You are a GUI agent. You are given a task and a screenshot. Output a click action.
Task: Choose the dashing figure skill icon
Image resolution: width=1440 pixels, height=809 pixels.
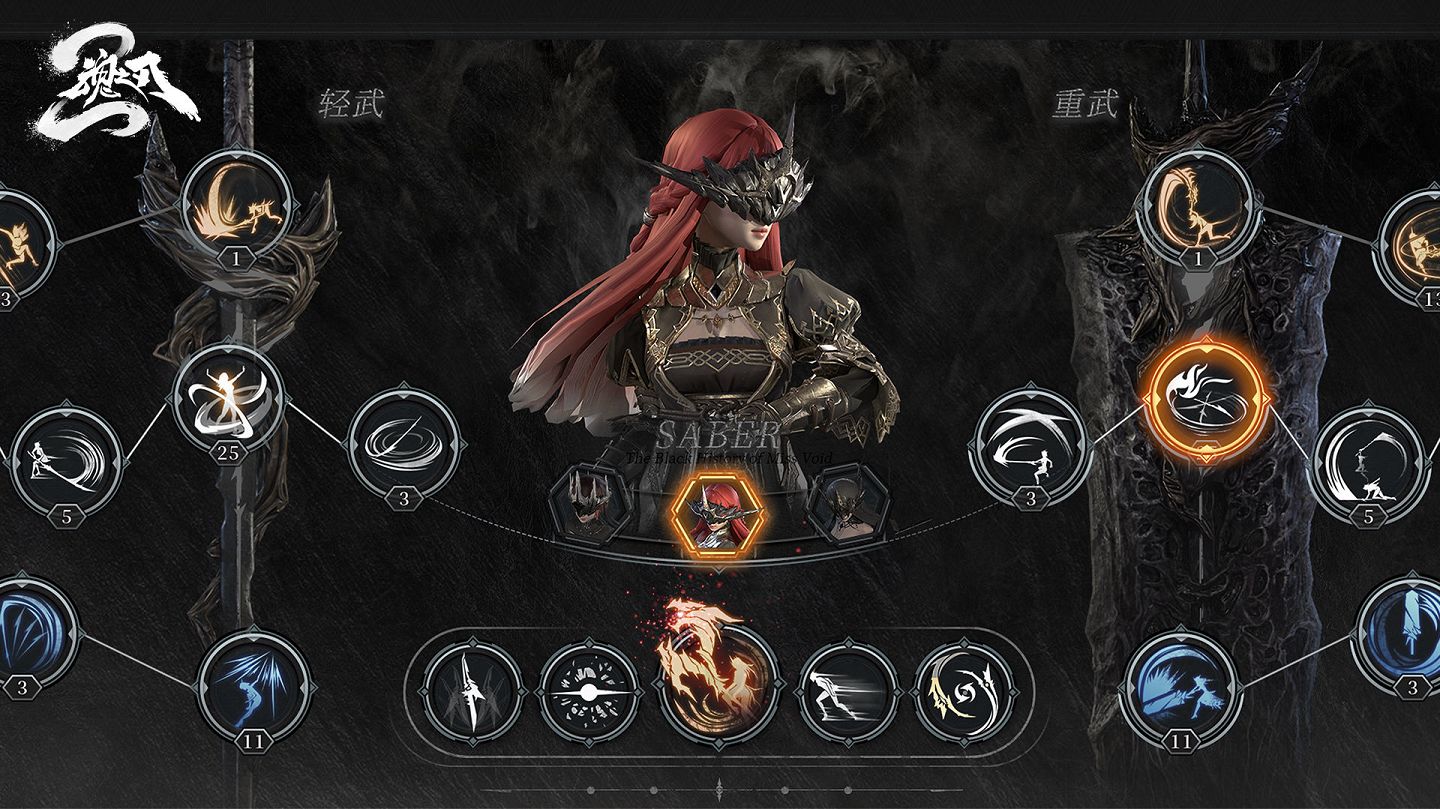(x=848, y=692)
